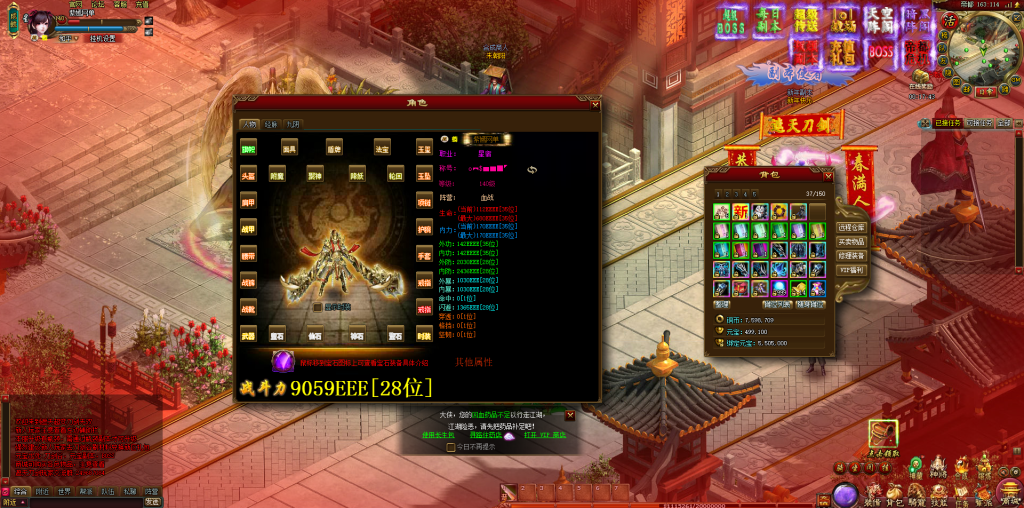Select the 时装 fashion equipment slot
The height and width of the screenshot is (508, 1024).
(424, 335)
